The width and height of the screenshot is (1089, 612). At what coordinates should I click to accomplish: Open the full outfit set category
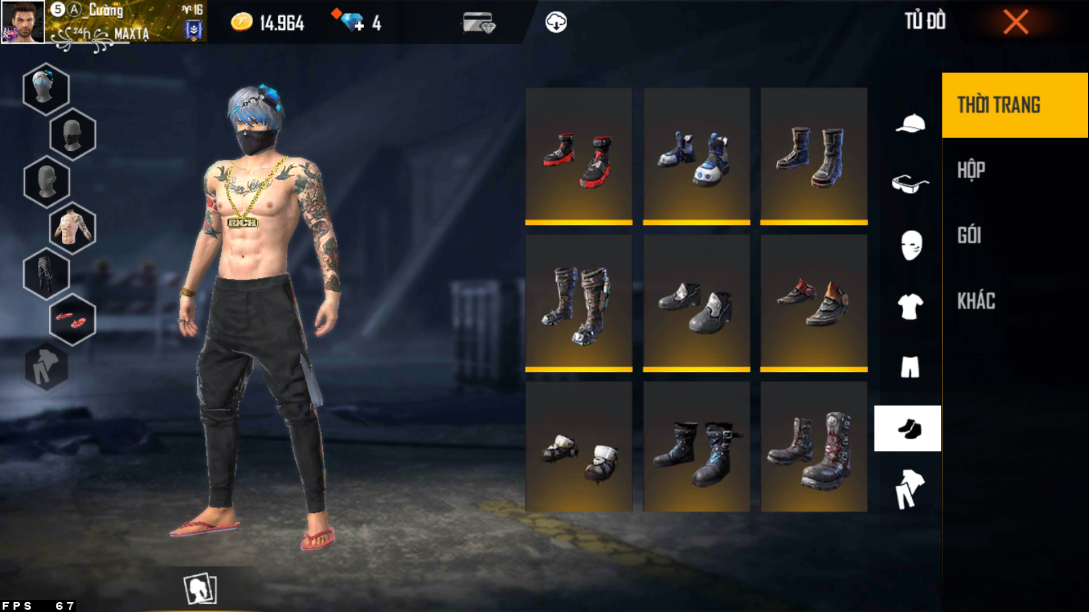click(909, 489)
